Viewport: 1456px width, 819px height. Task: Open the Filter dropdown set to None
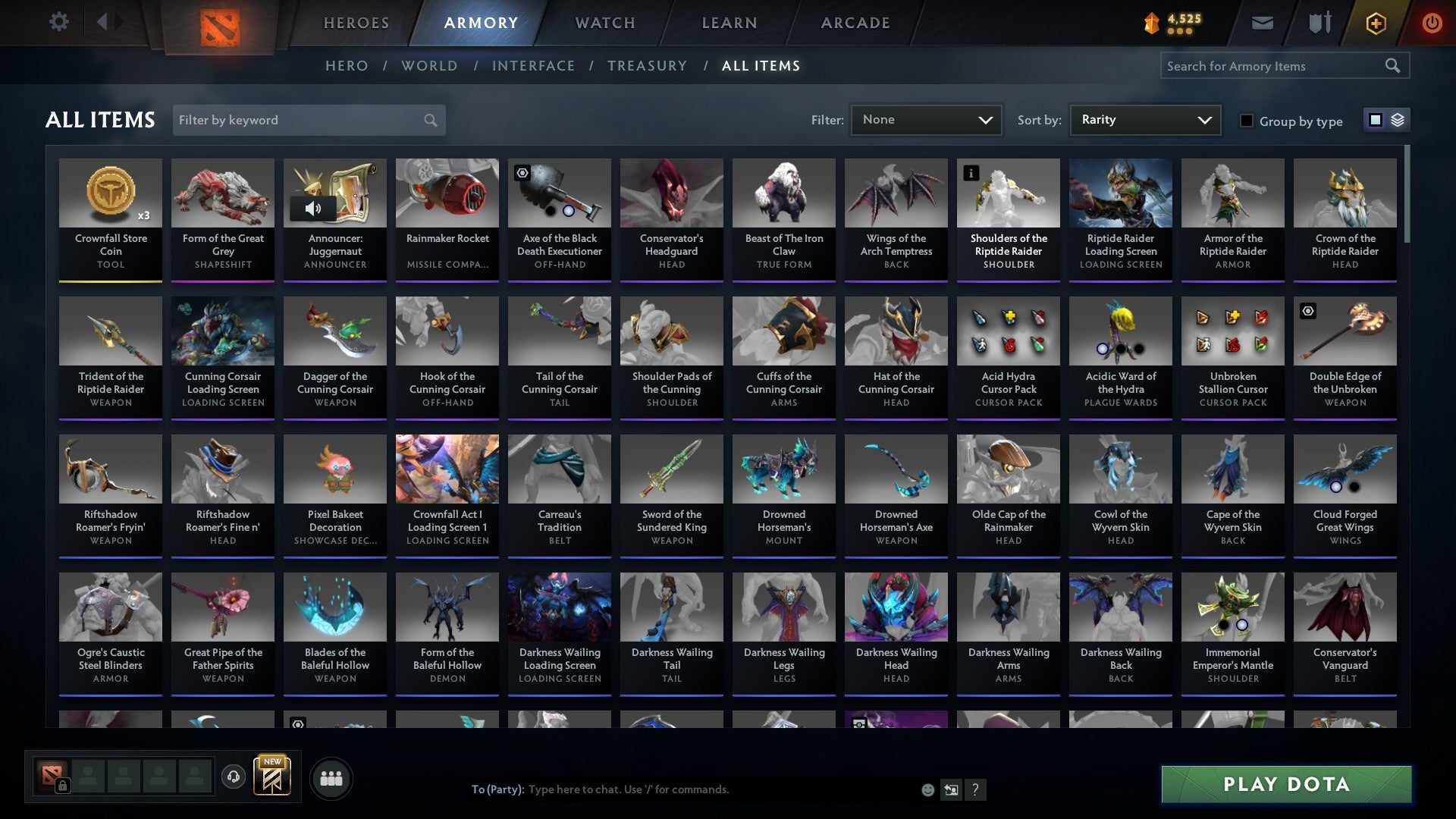[926, 119]
